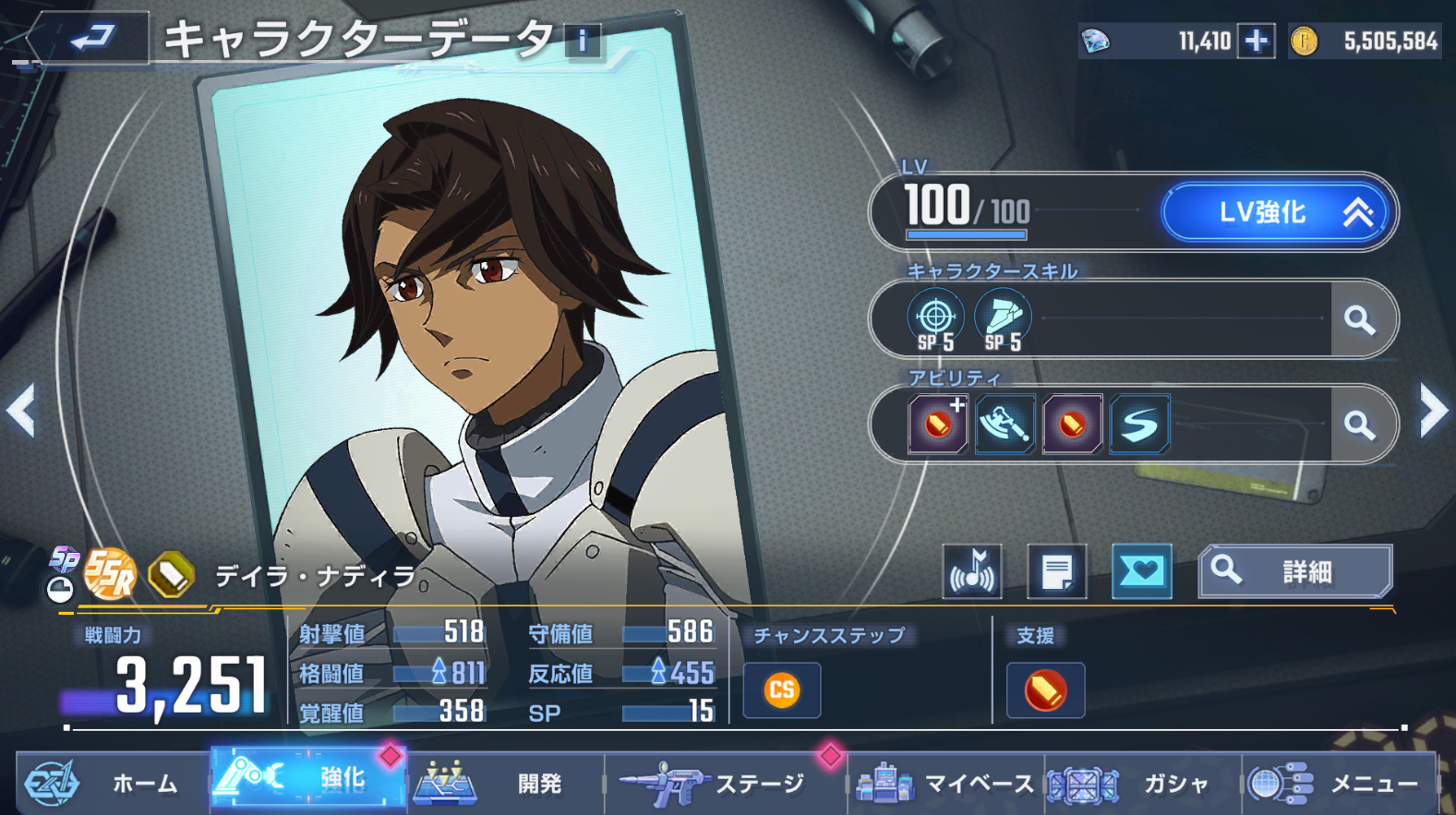The image size is (1456, 815).
Task: Select the CS chance step icon
Action: (781, 689)
